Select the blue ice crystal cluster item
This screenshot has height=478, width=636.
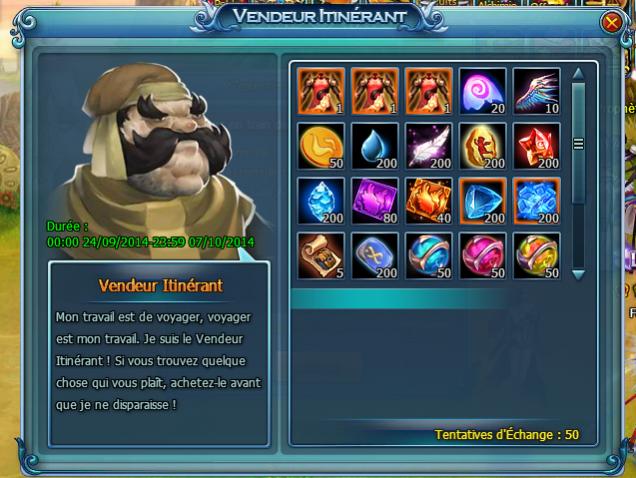pos(537,200)
